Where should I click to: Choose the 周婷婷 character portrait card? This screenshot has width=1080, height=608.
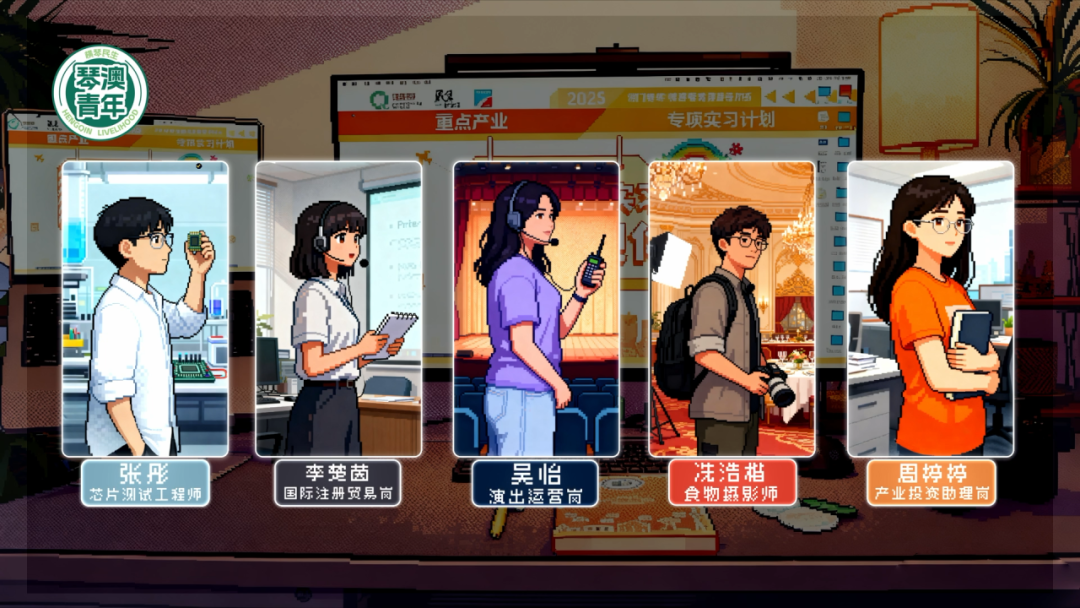coord(930,308)
